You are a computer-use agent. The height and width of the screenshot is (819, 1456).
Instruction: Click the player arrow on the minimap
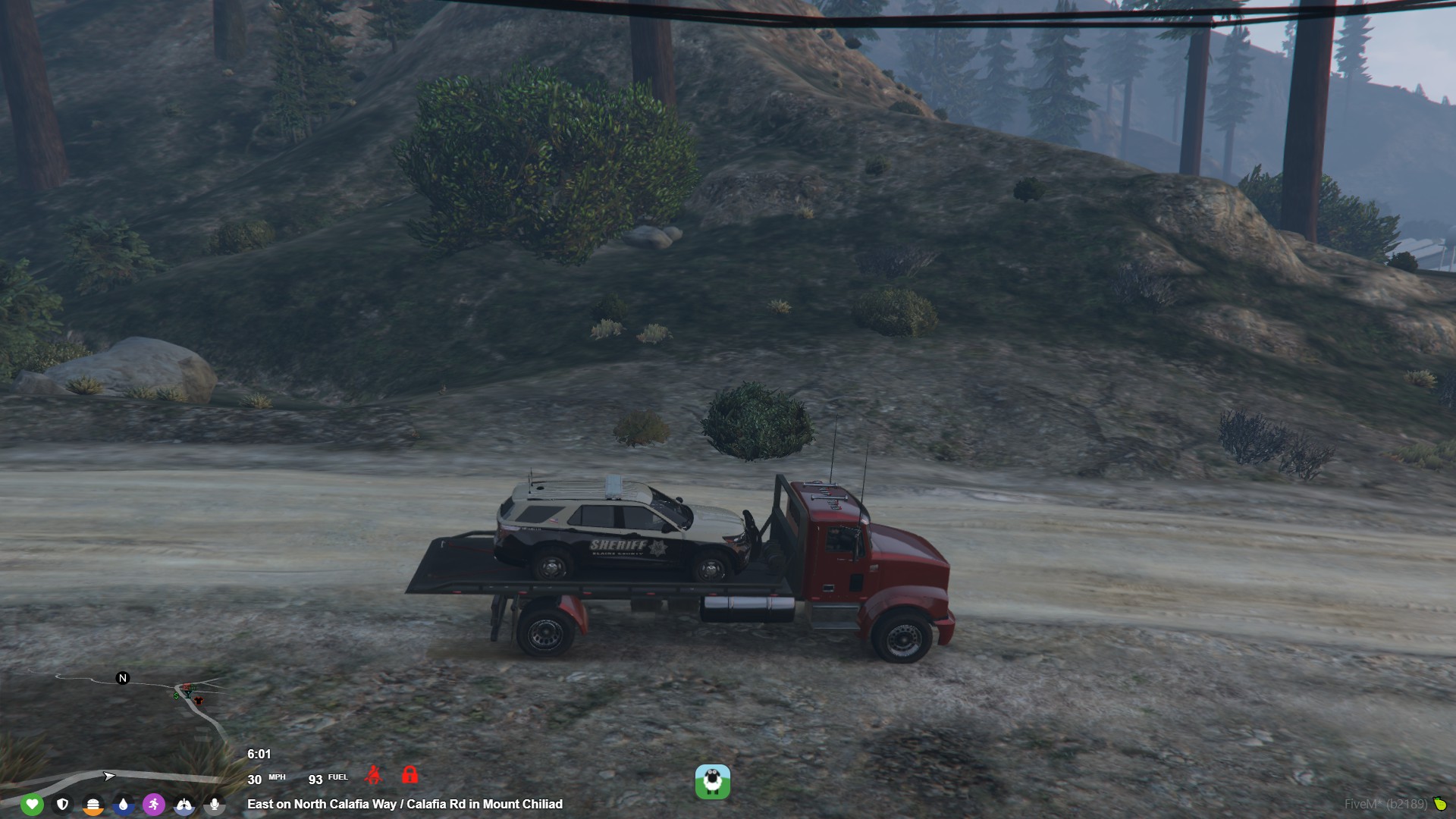[x=109, y=776]
